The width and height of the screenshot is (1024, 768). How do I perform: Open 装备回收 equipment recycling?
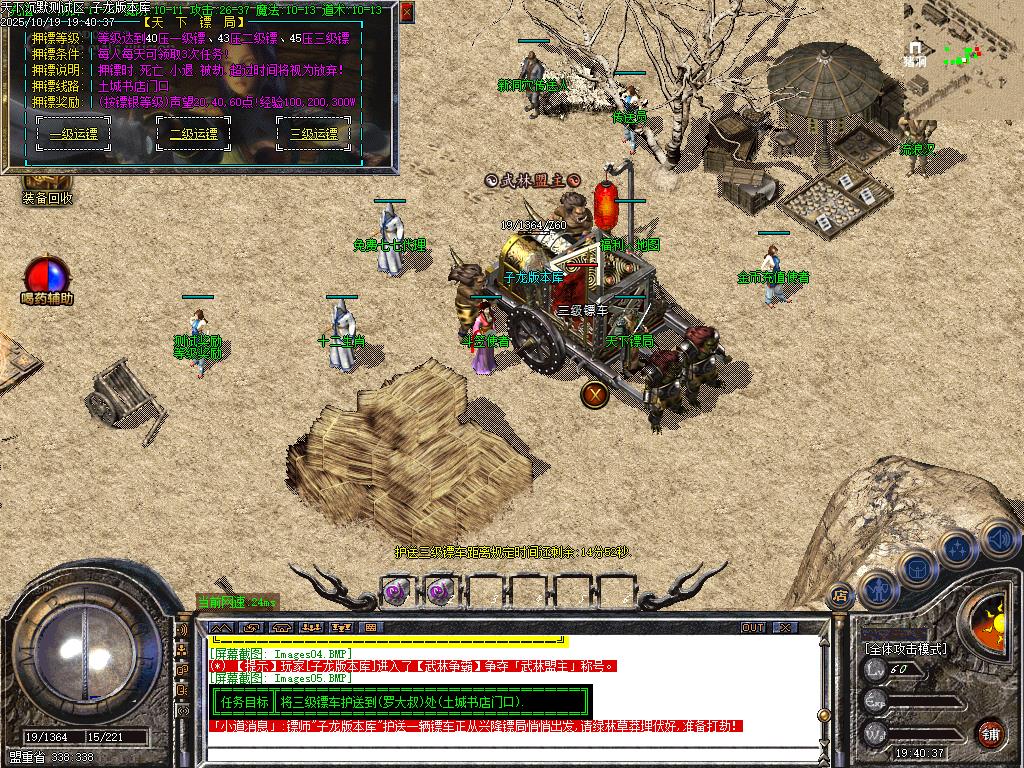tap(47, 188)
